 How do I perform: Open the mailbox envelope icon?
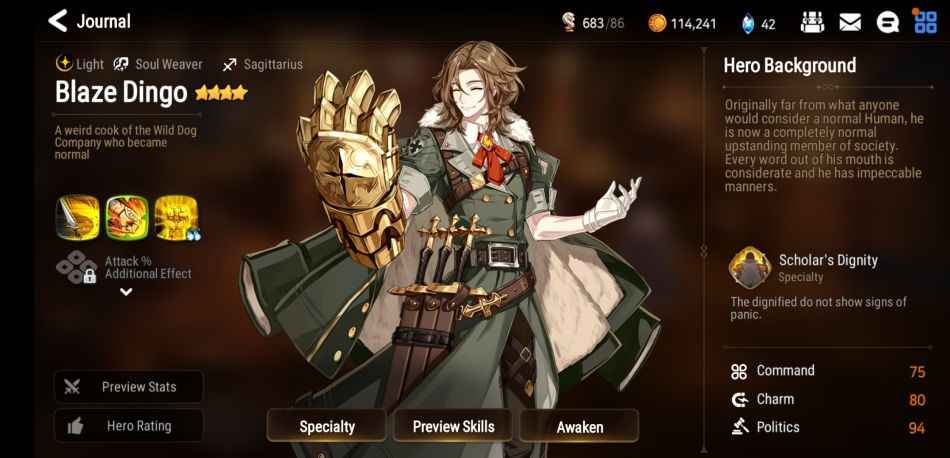click(850, 22)
